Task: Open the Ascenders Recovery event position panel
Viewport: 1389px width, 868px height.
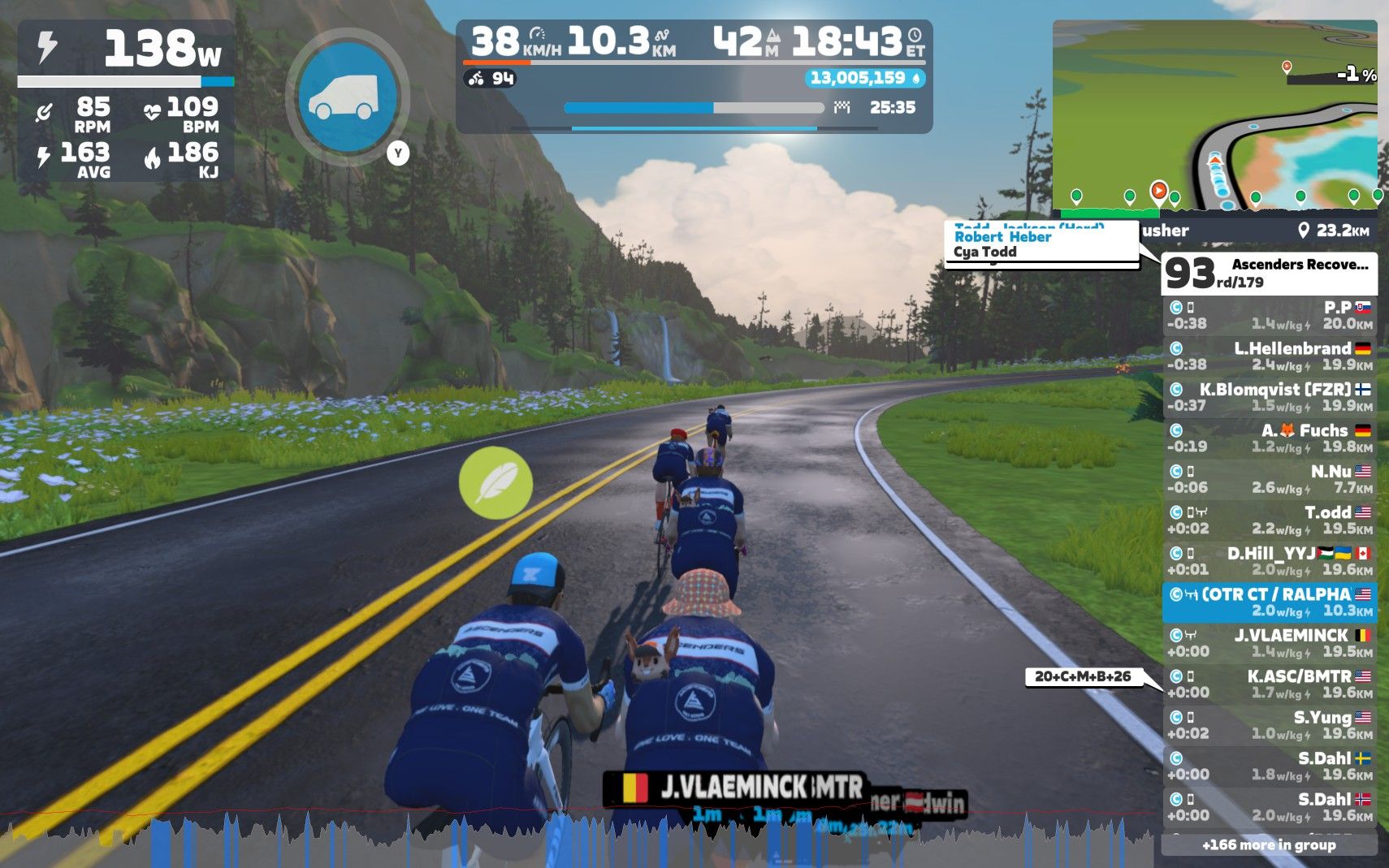Action: pyautogui.click(x=1269, y=273)
